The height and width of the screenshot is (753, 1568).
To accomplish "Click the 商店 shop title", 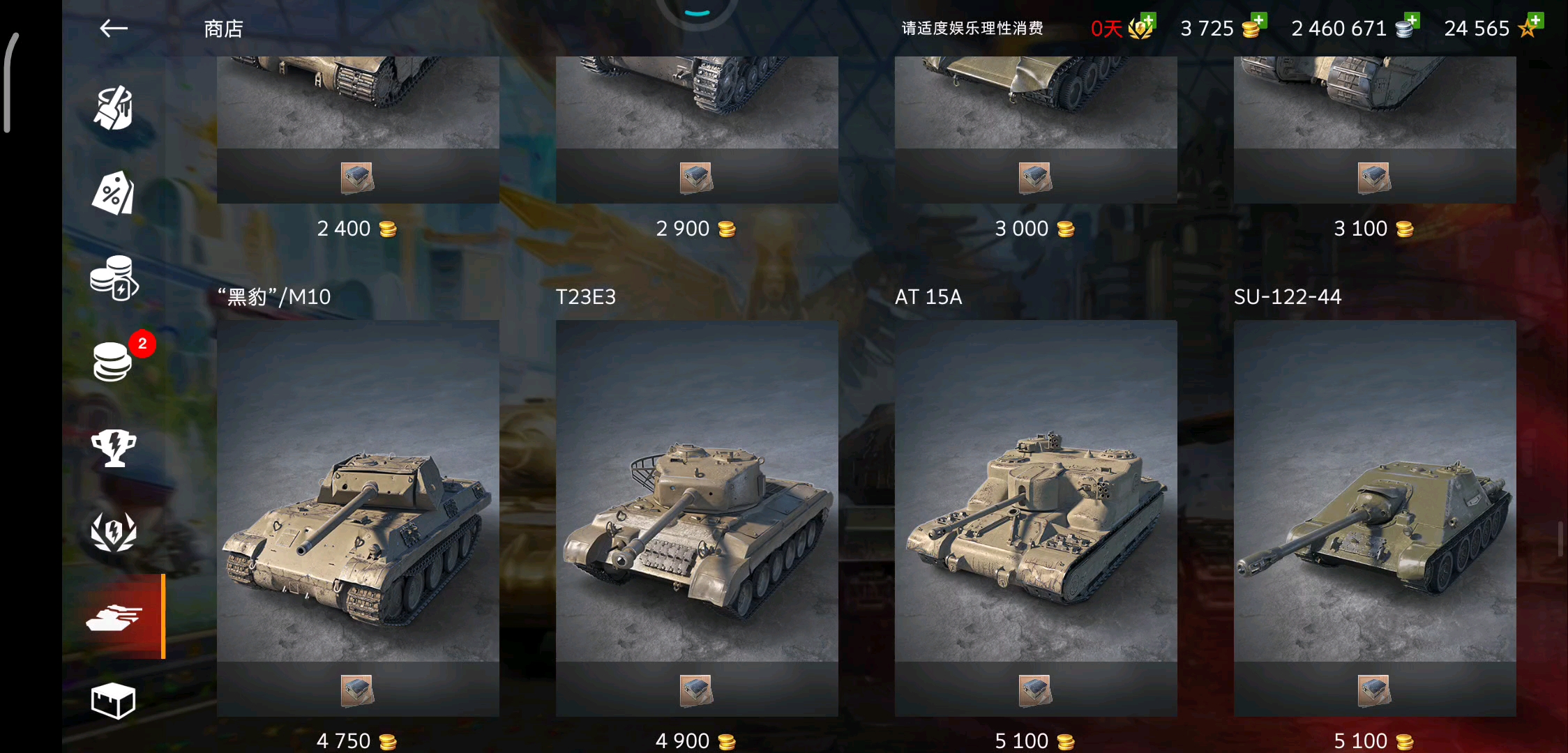I will (222, 28).
